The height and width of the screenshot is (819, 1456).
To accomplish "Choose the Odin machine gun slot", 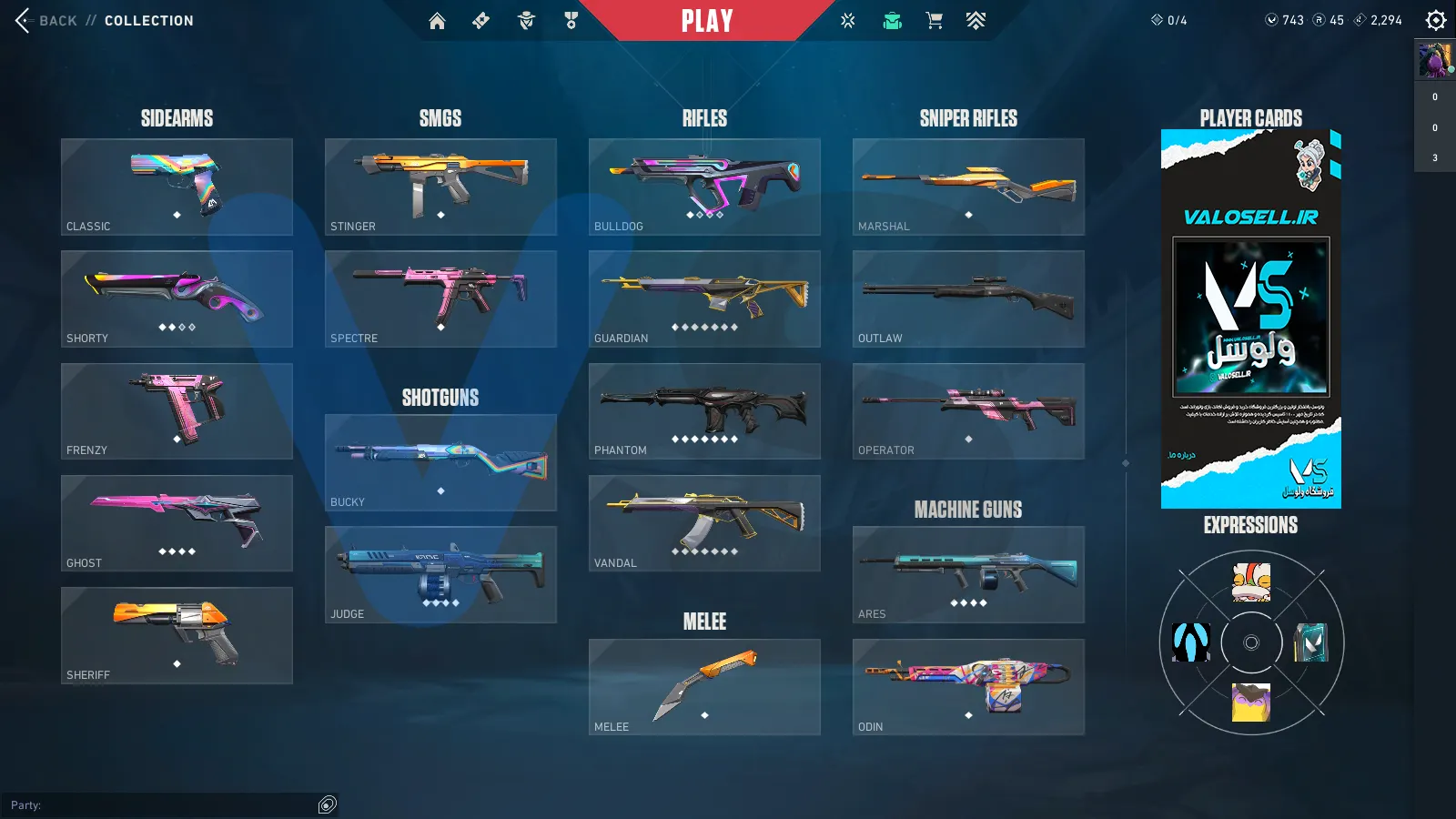I will pos(968,687).
